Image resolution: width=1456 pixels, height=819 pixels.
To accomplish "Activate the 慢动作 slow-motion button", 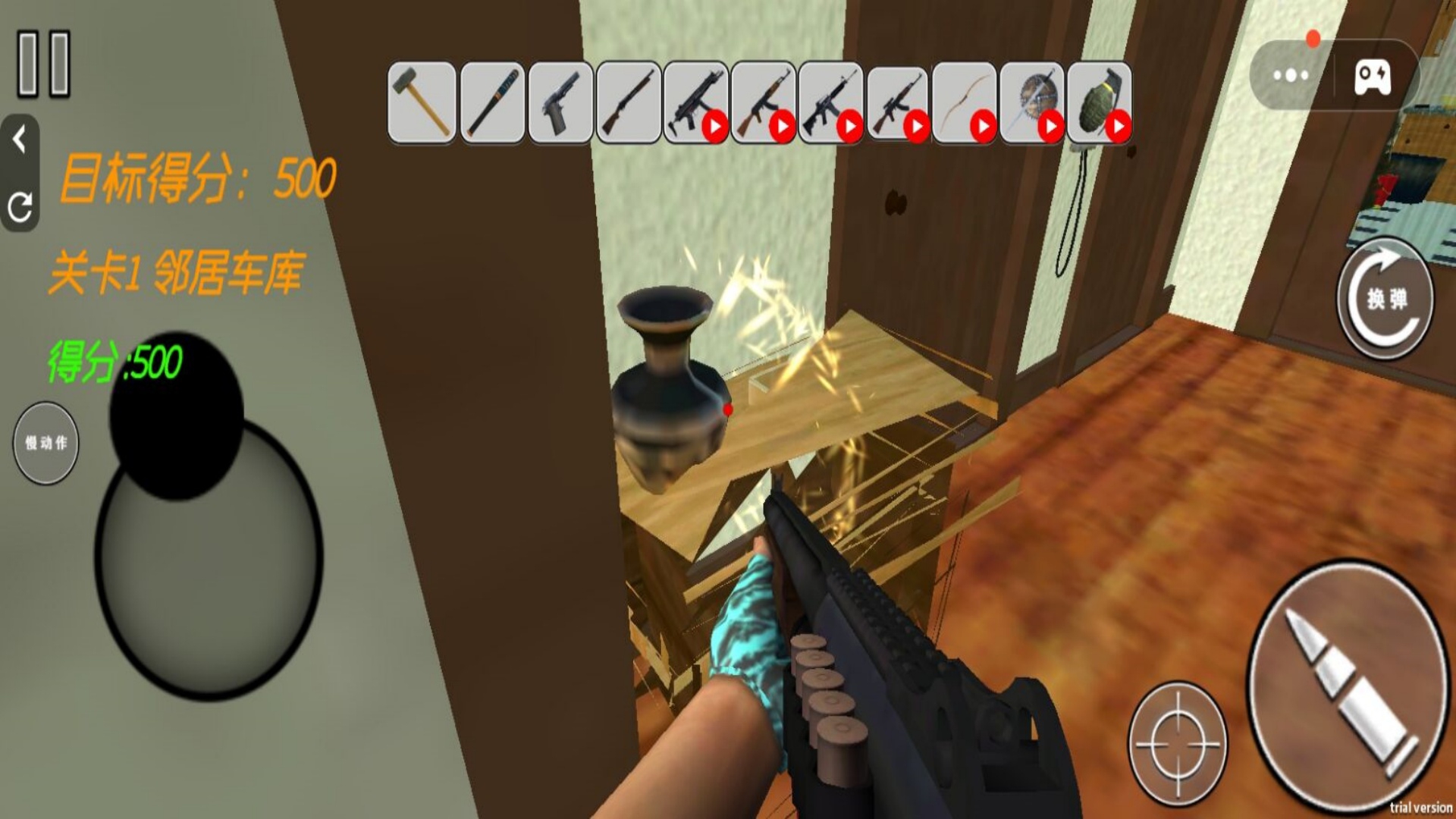I will click(46, 443).
